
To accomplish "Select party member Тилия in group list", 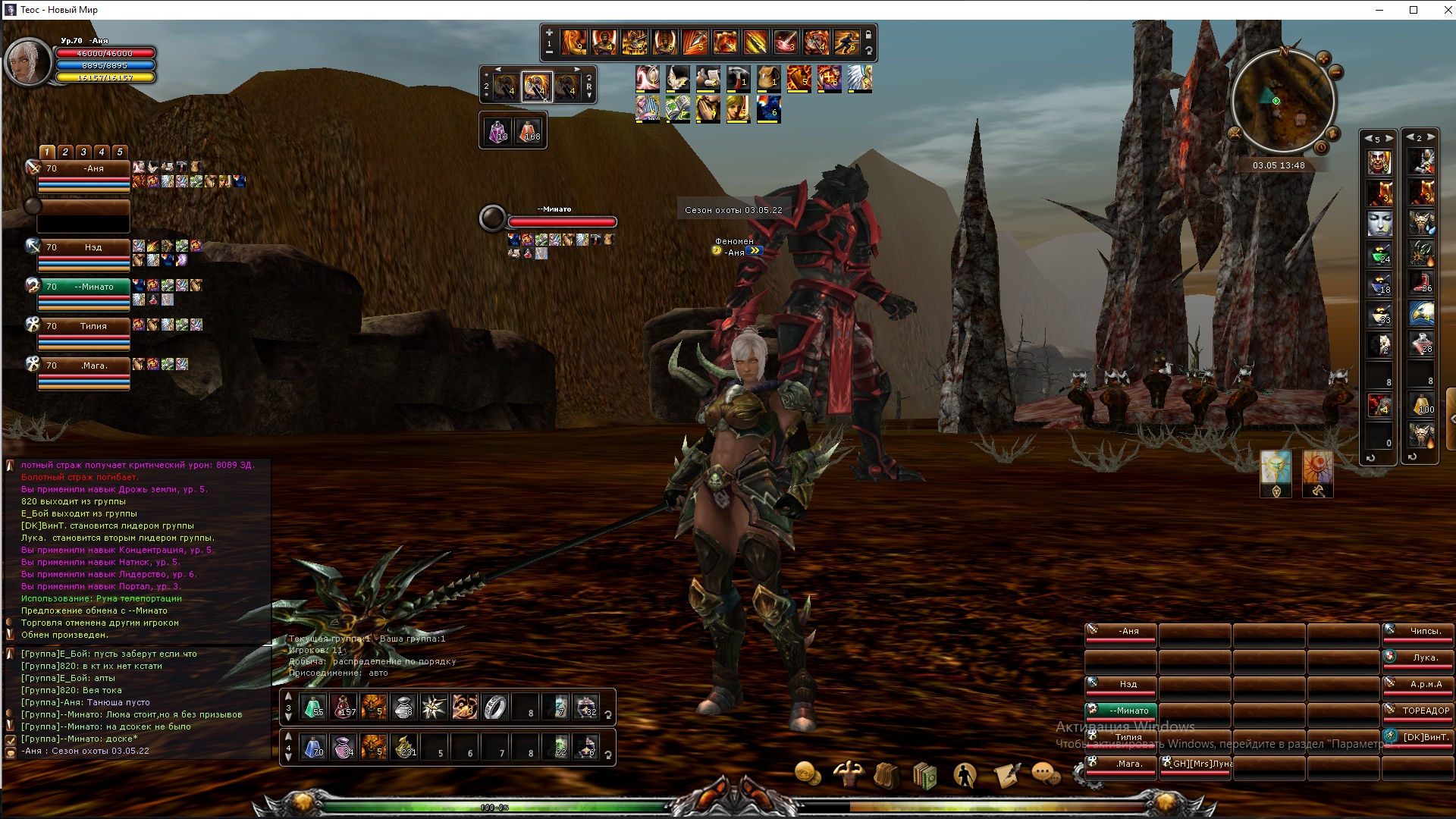I will (84, 326).
